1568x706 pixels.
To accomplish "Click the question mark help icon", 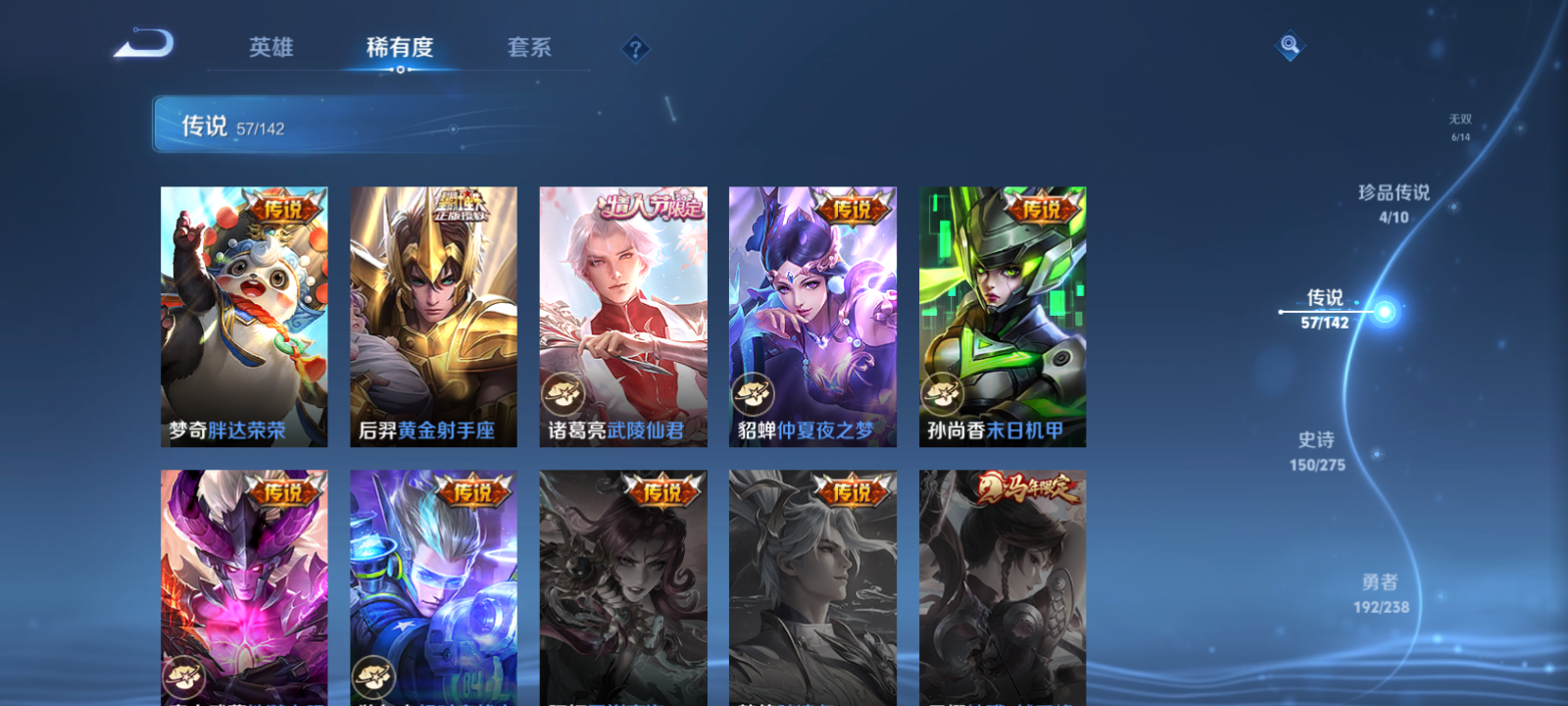I will point(636,48).
